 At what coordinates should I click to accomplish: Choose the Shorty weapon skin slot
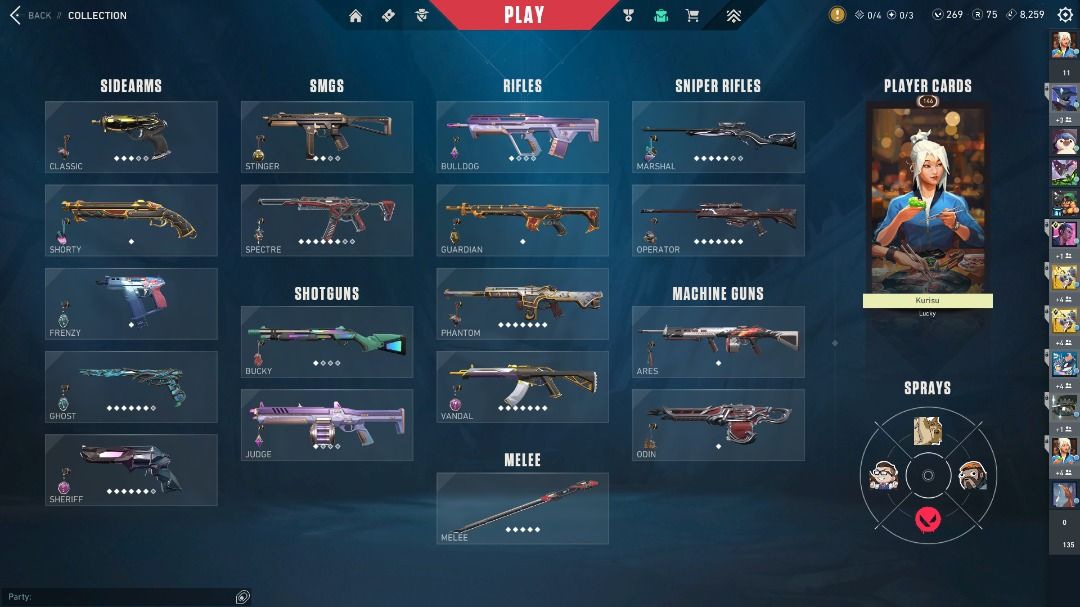click(x=131, y=220)
